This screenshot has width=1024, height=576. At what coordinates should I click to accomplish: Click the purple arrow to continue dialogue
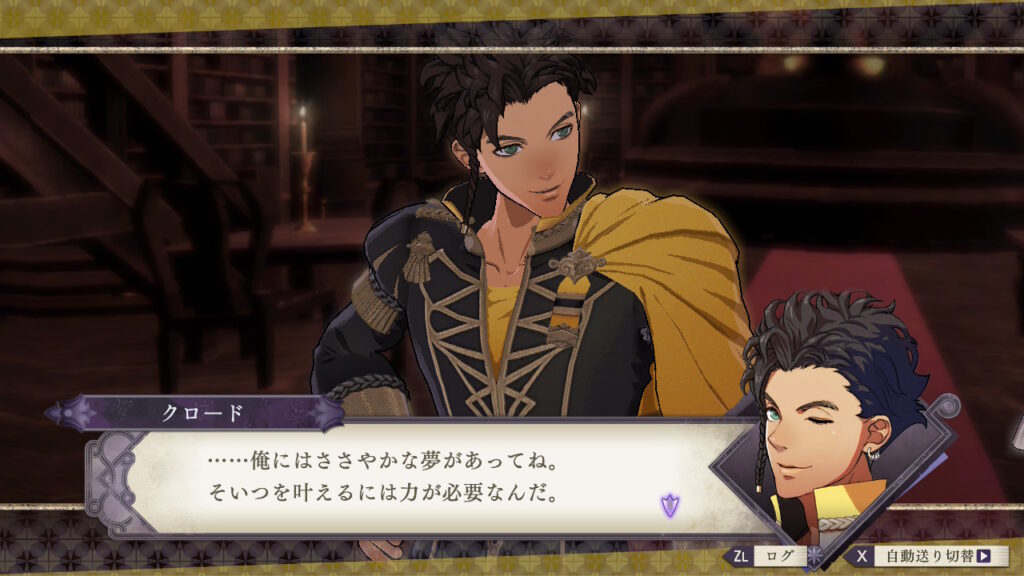[669, 505]
